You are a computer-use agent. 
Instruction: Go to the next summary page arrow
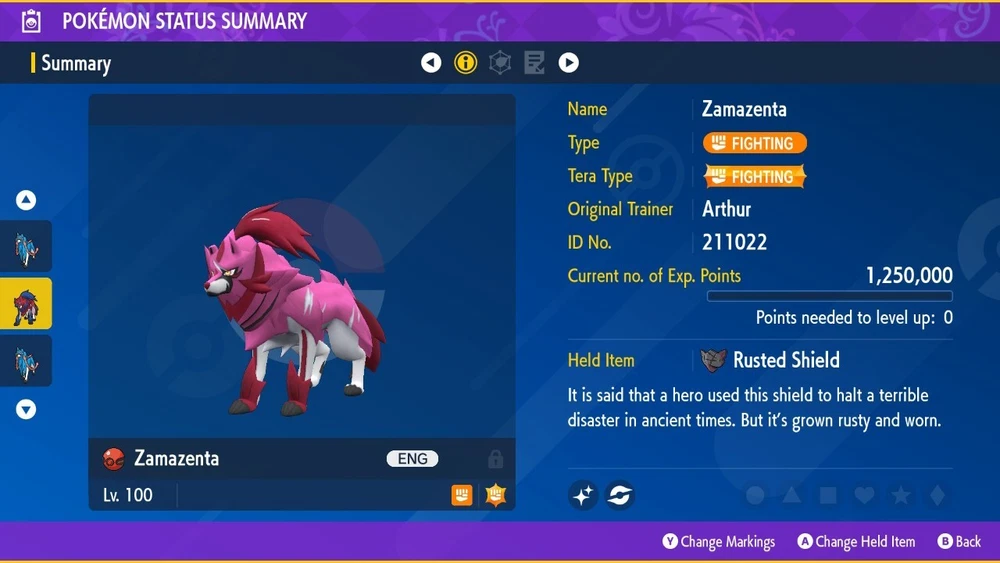568,63
